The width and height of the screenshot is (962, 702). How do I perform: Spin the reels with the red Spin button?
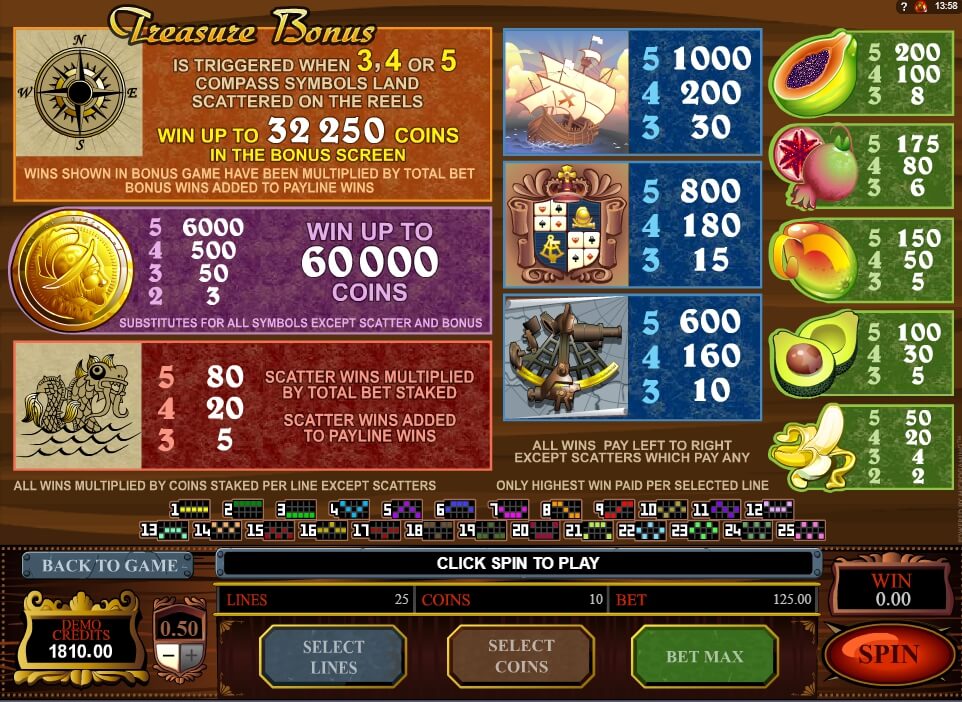(x=888, y=654)
